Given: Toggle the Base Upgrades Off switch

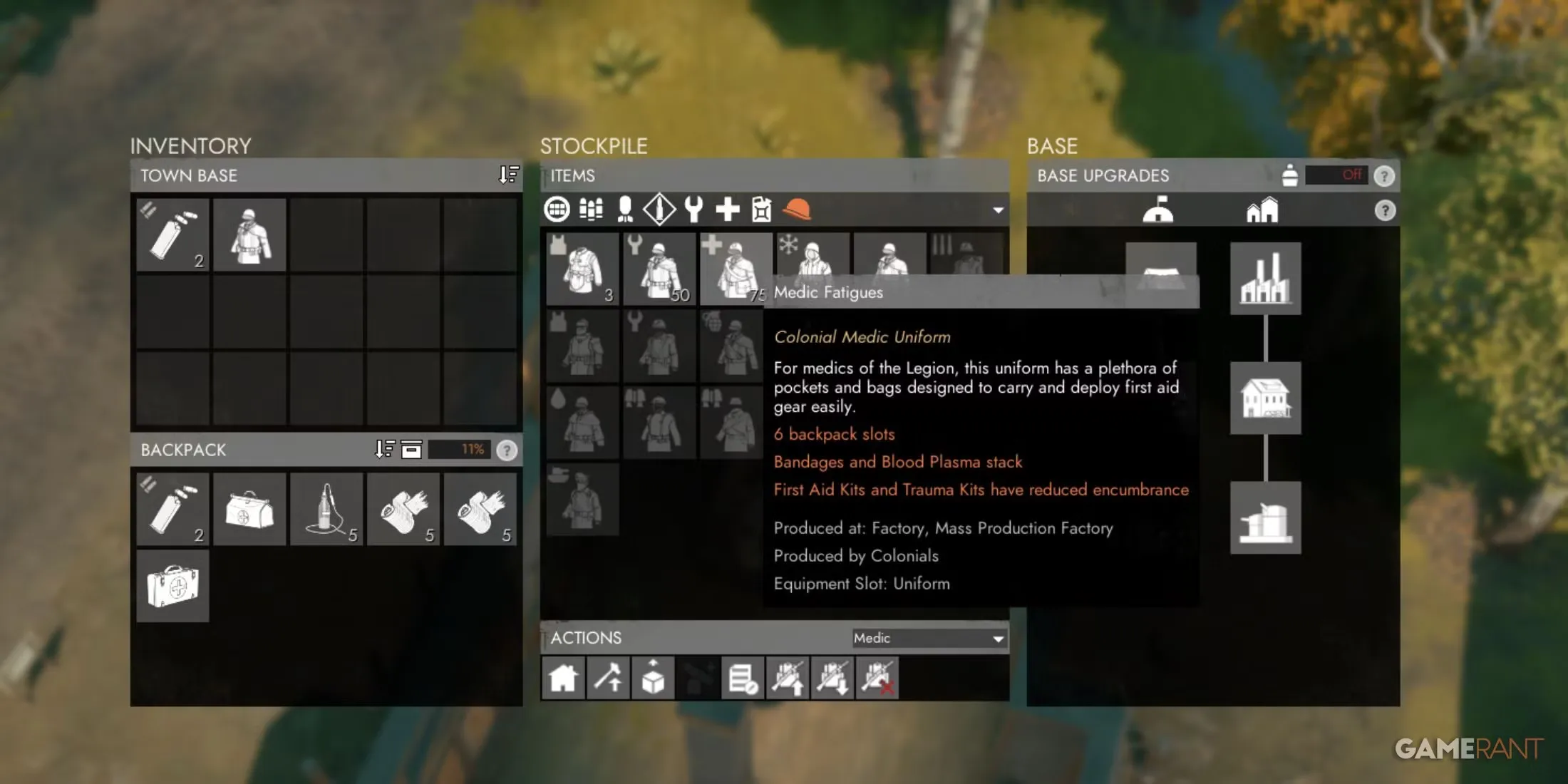Looking at the screenshot, I should pos(1336,175).
